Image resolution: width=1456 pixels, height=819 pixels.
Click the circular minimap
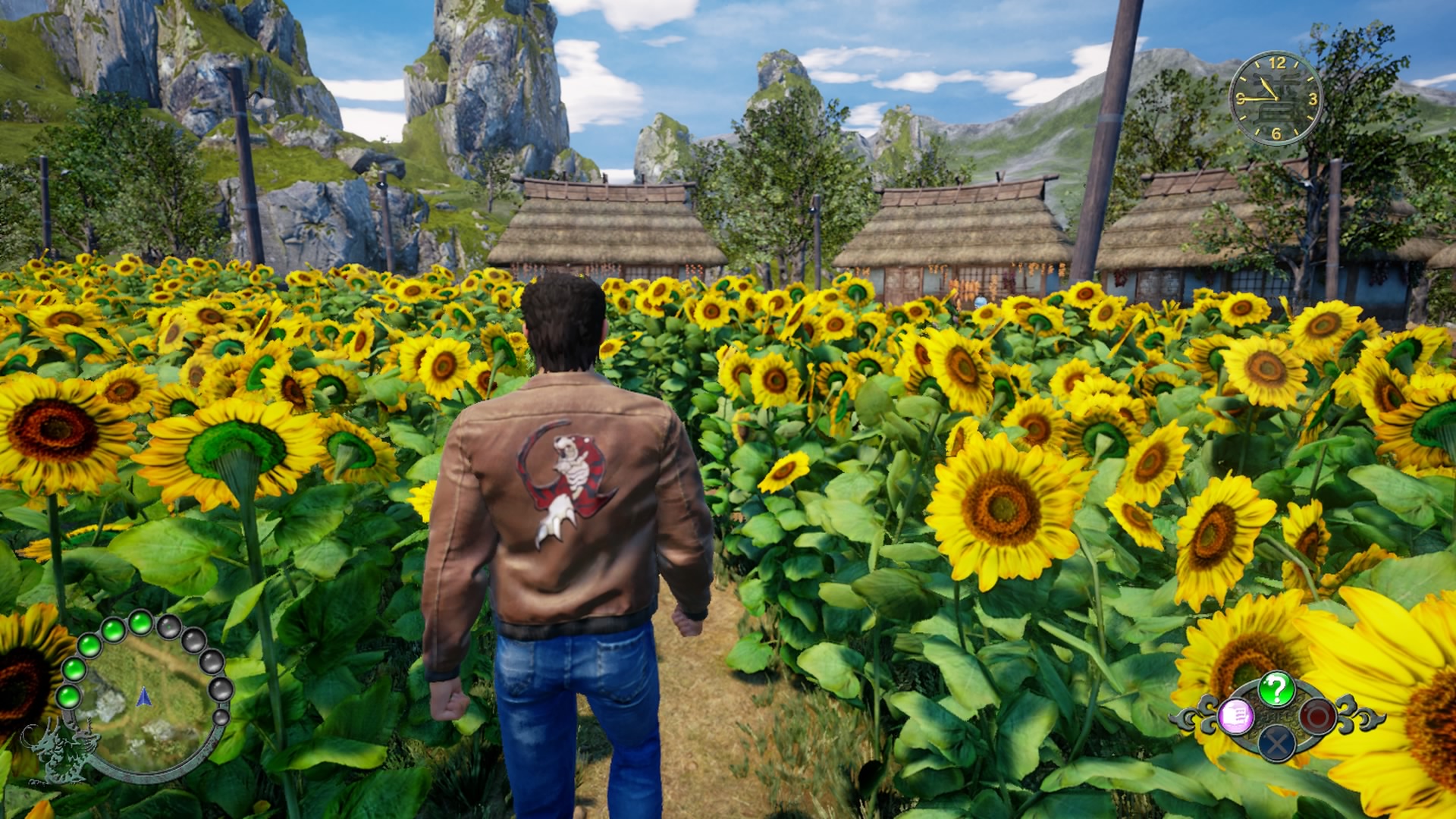[x=146, y=698]
